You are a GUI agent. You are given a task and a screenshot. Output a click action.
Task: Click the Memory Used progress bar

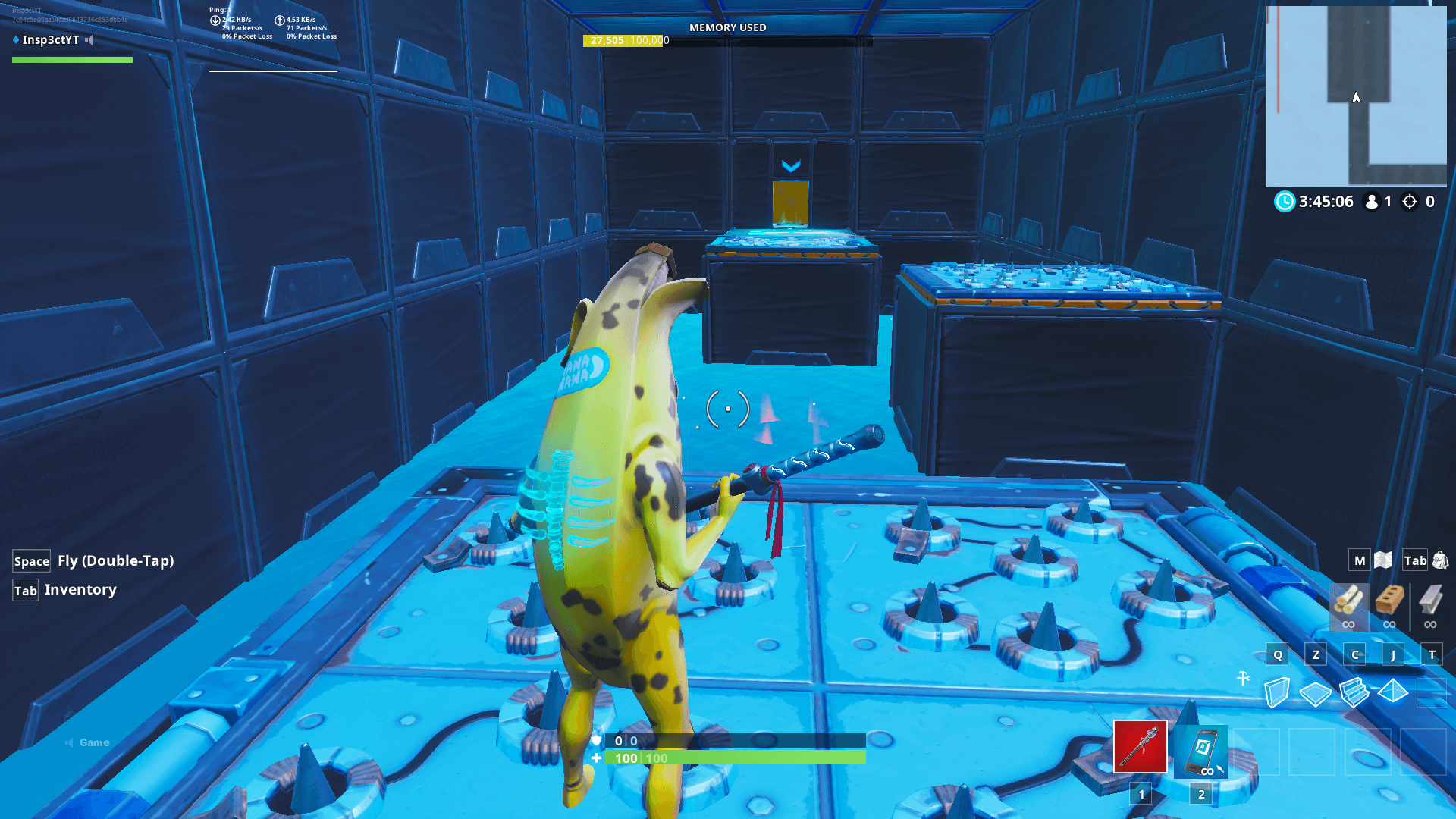(728, 41)
